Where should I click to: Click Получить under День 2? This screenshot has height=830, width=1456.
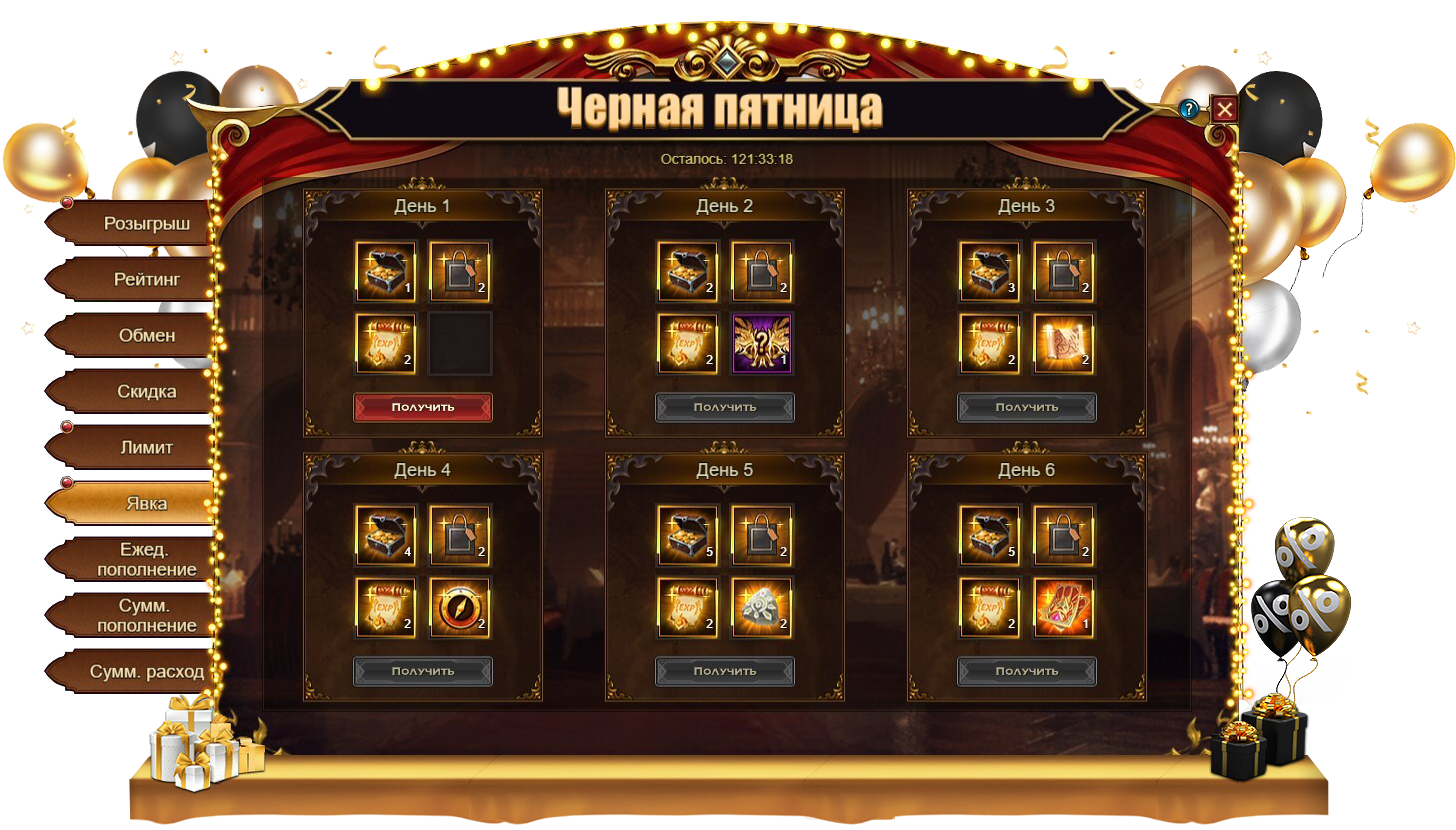[x=725, y=407]
